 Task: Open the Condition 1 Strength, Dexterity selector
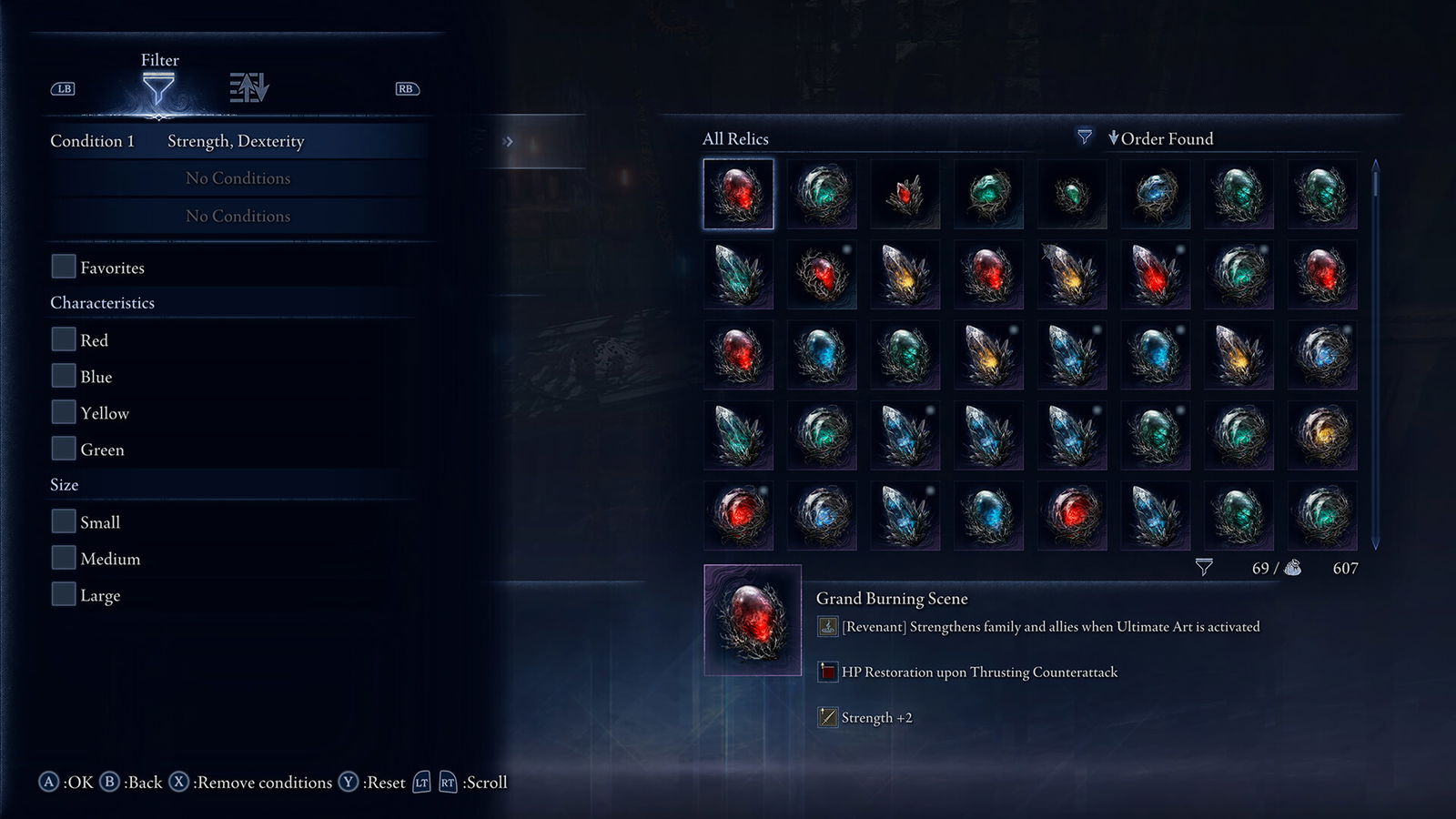coord(235,141)
